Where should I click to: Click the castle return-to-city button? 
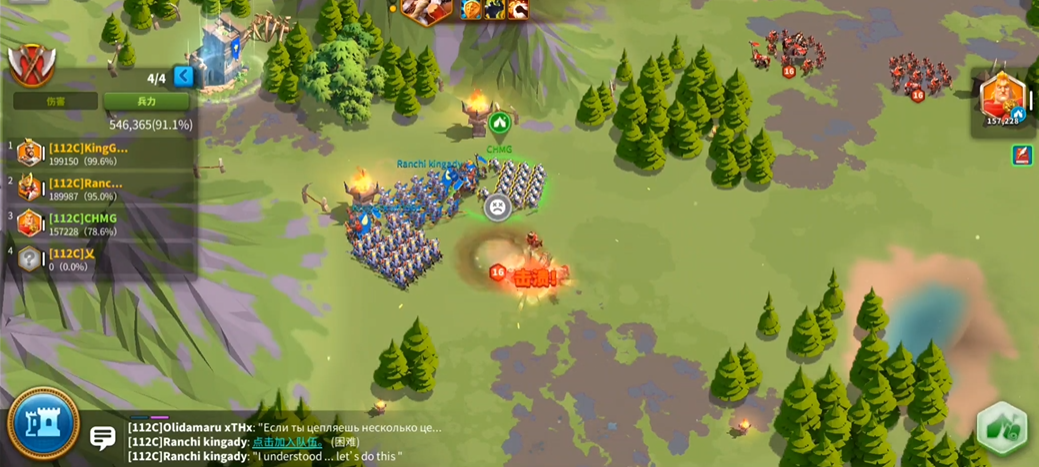43,423
